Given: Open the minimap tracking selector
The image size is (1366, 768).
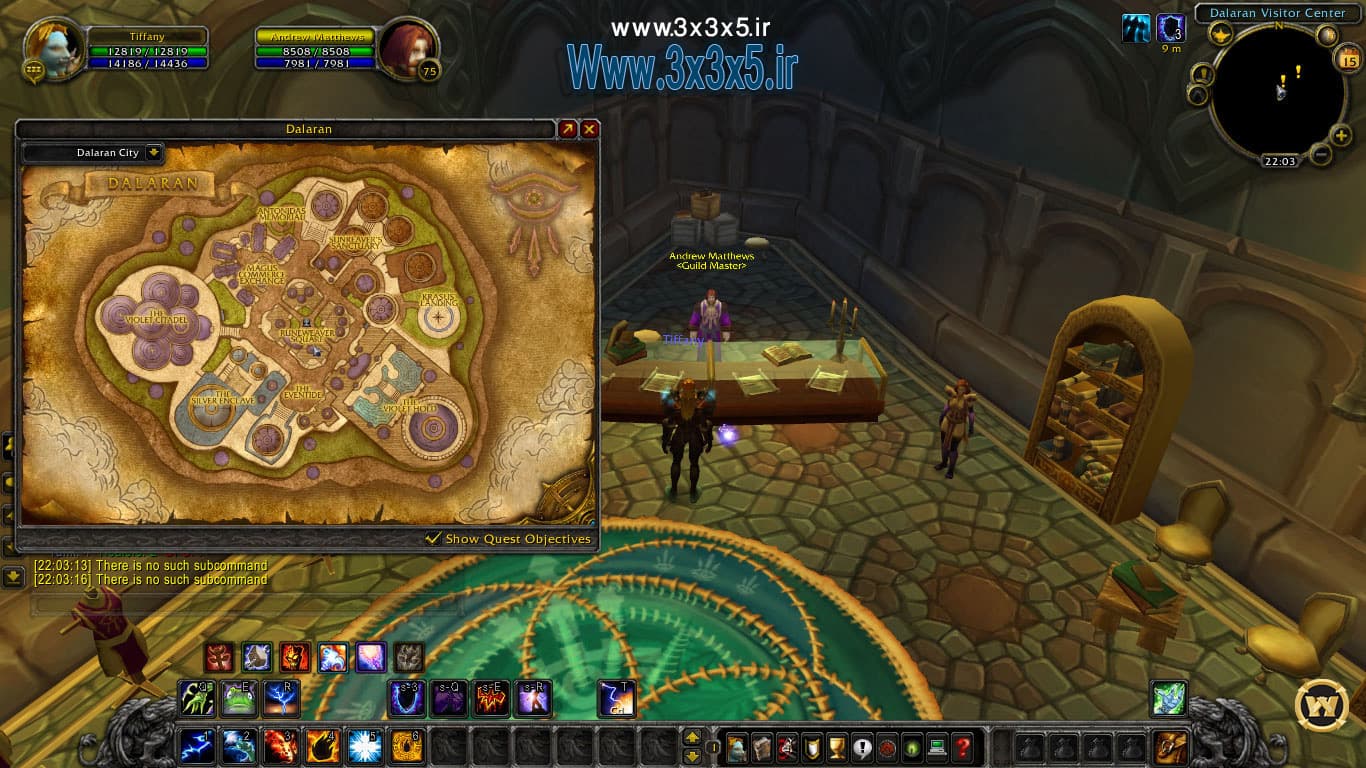Looking at the screenshot, I should pos(1221,34).
